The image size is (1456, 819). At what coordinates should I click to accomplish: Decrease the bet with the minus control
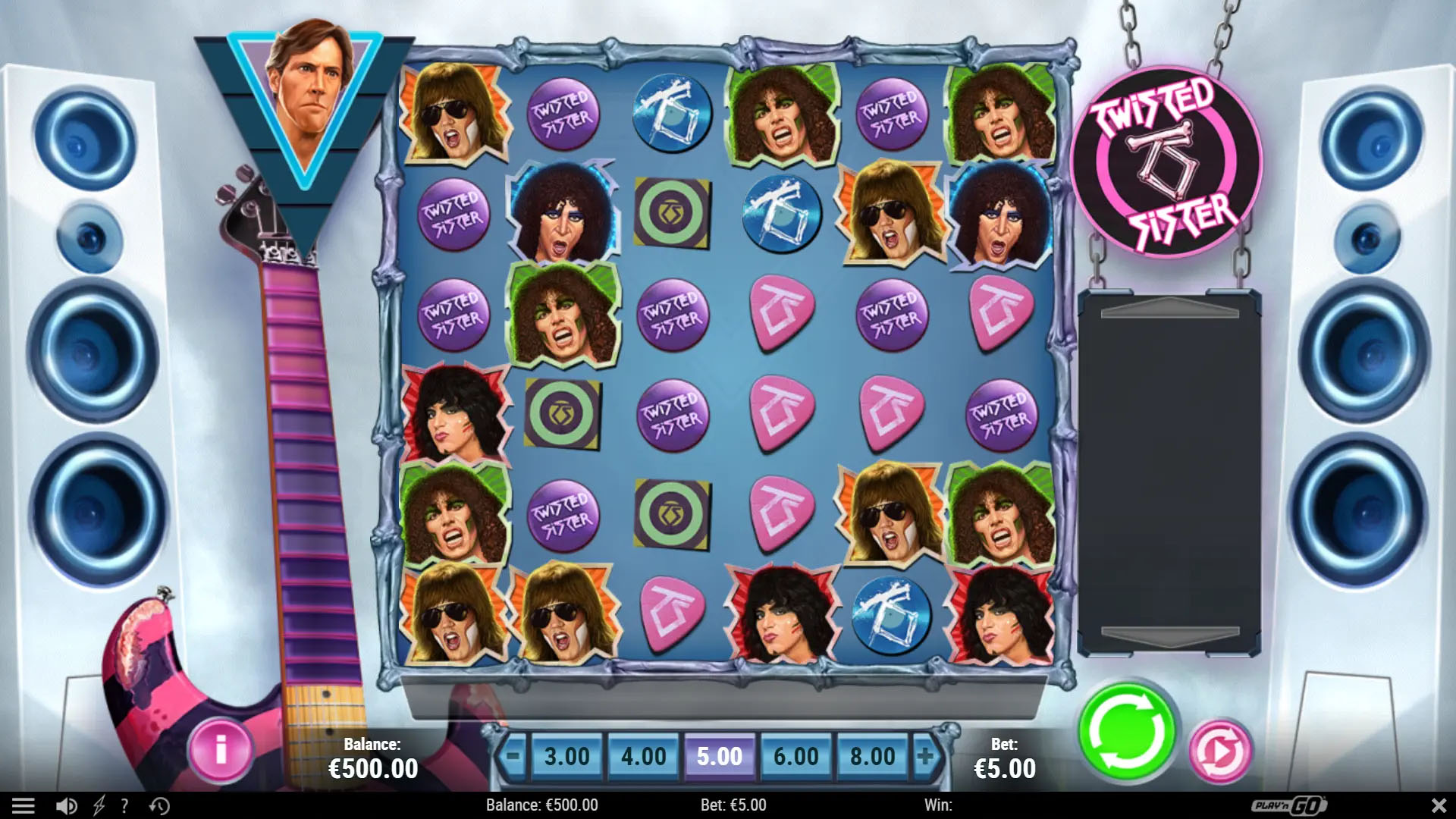click(515, 756)
